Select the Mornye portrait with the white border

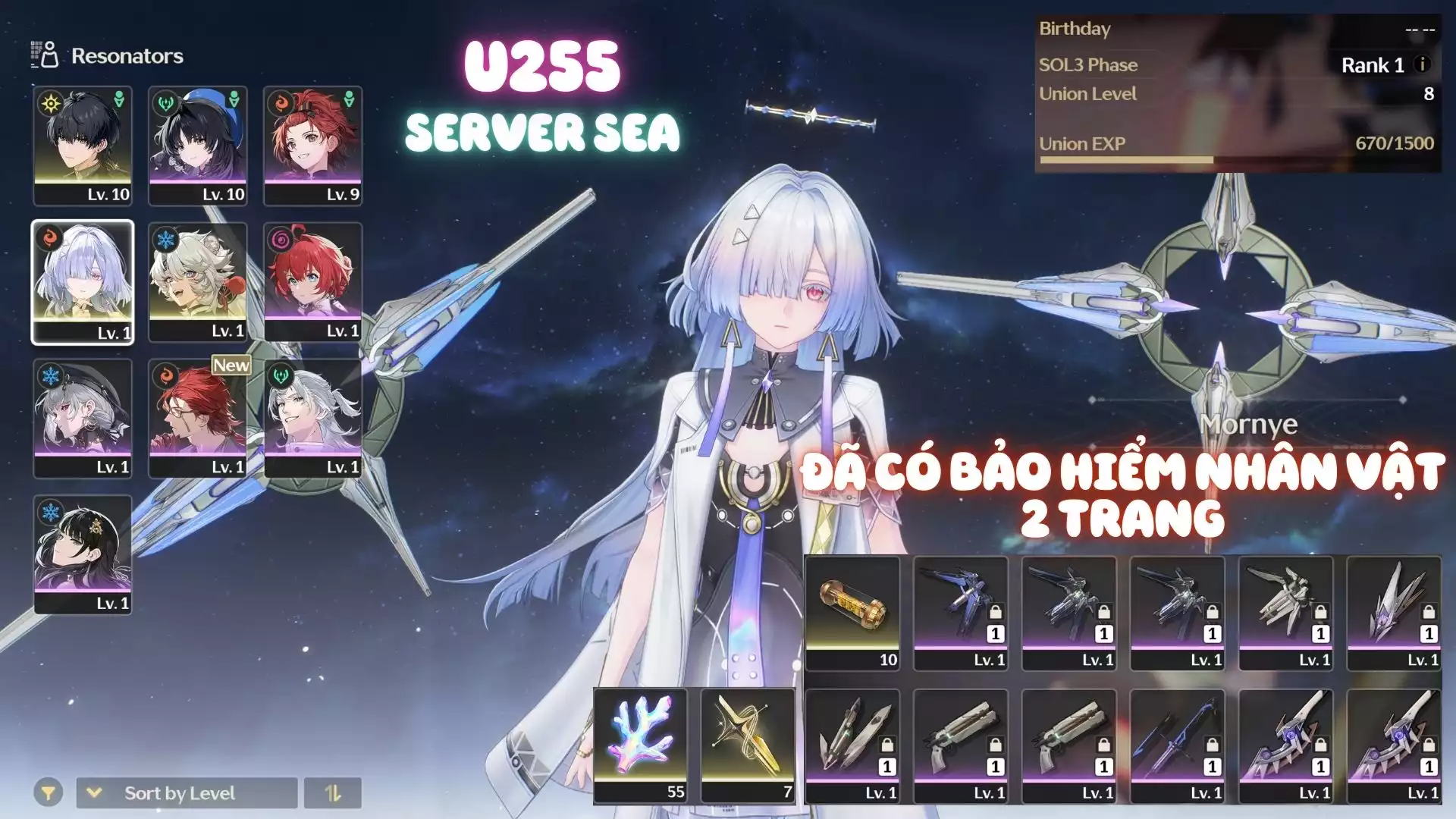coord(83,282)
